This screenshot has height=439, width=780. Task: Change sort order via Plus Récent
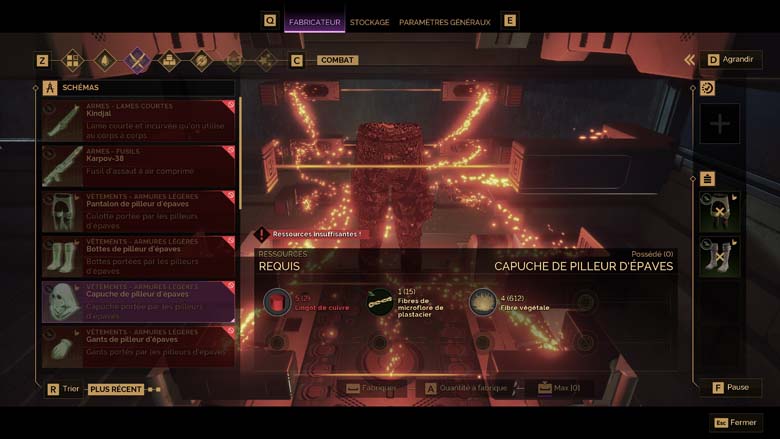click(115, 389)
